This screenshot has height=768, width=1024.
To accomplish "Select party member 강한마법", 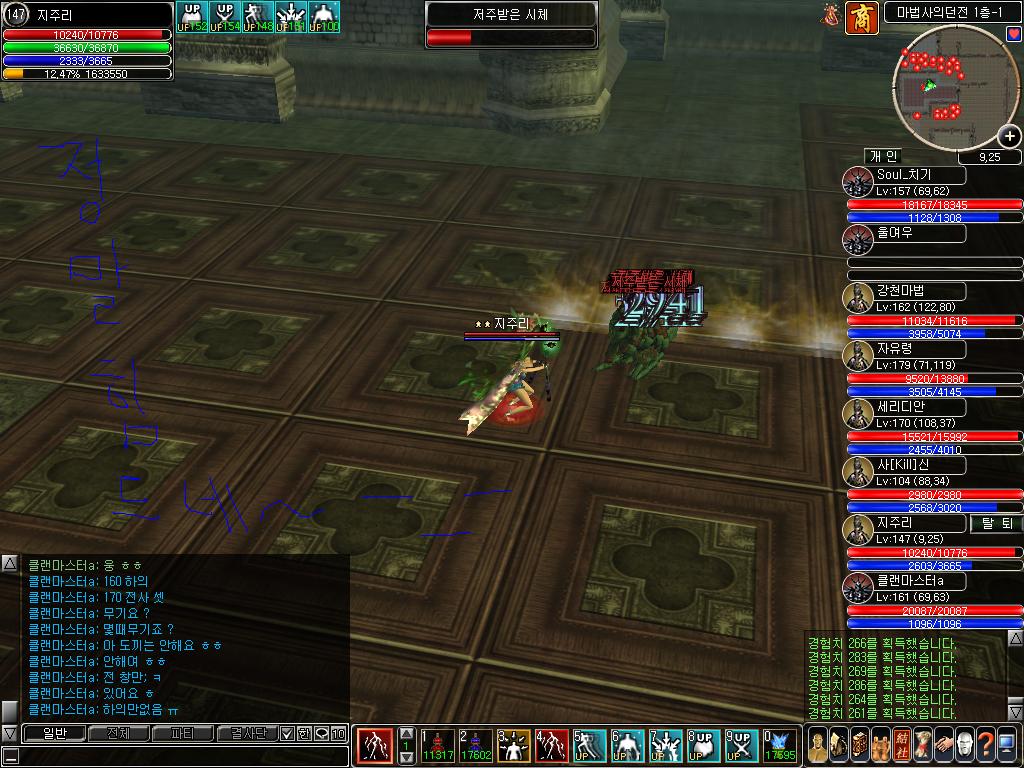I will 904,291.
